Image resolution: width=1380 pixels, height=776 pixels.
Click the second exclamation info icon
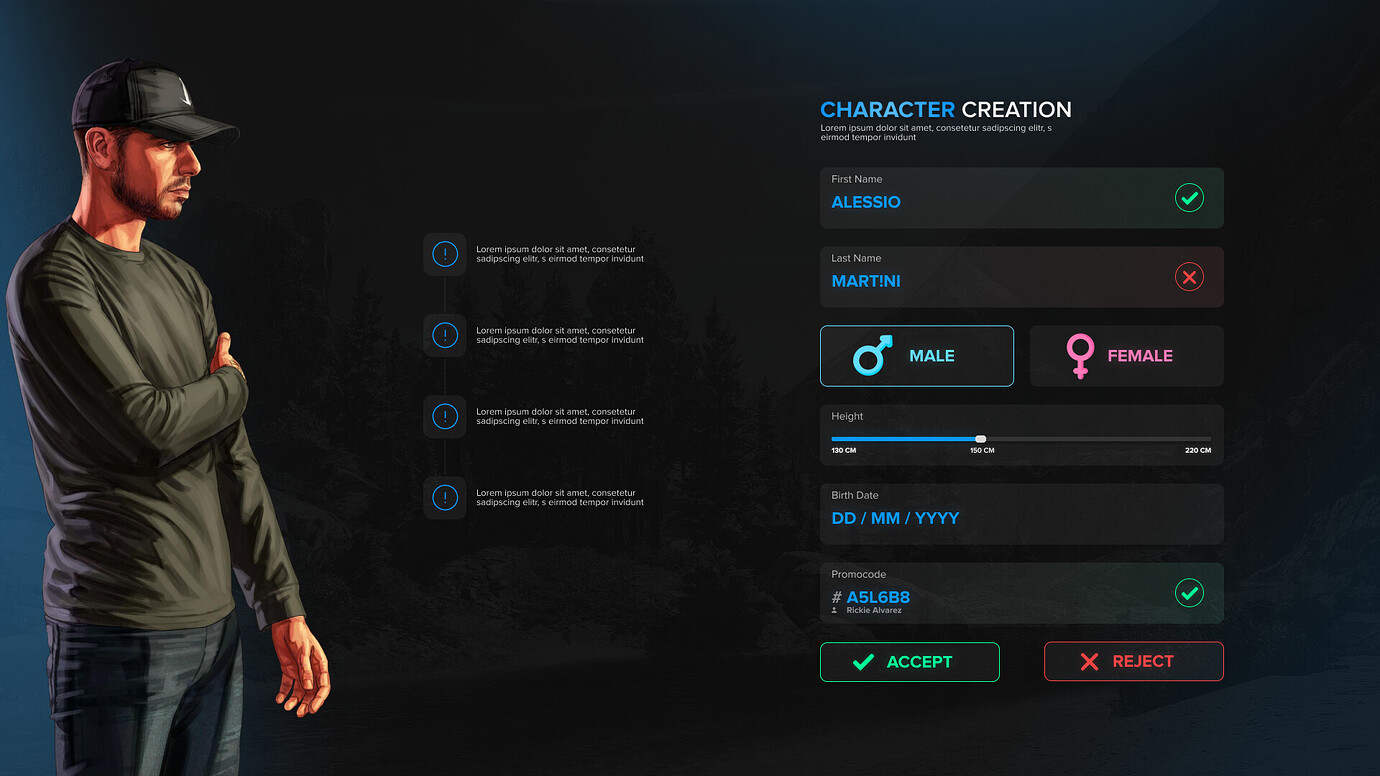pos(444,335)
